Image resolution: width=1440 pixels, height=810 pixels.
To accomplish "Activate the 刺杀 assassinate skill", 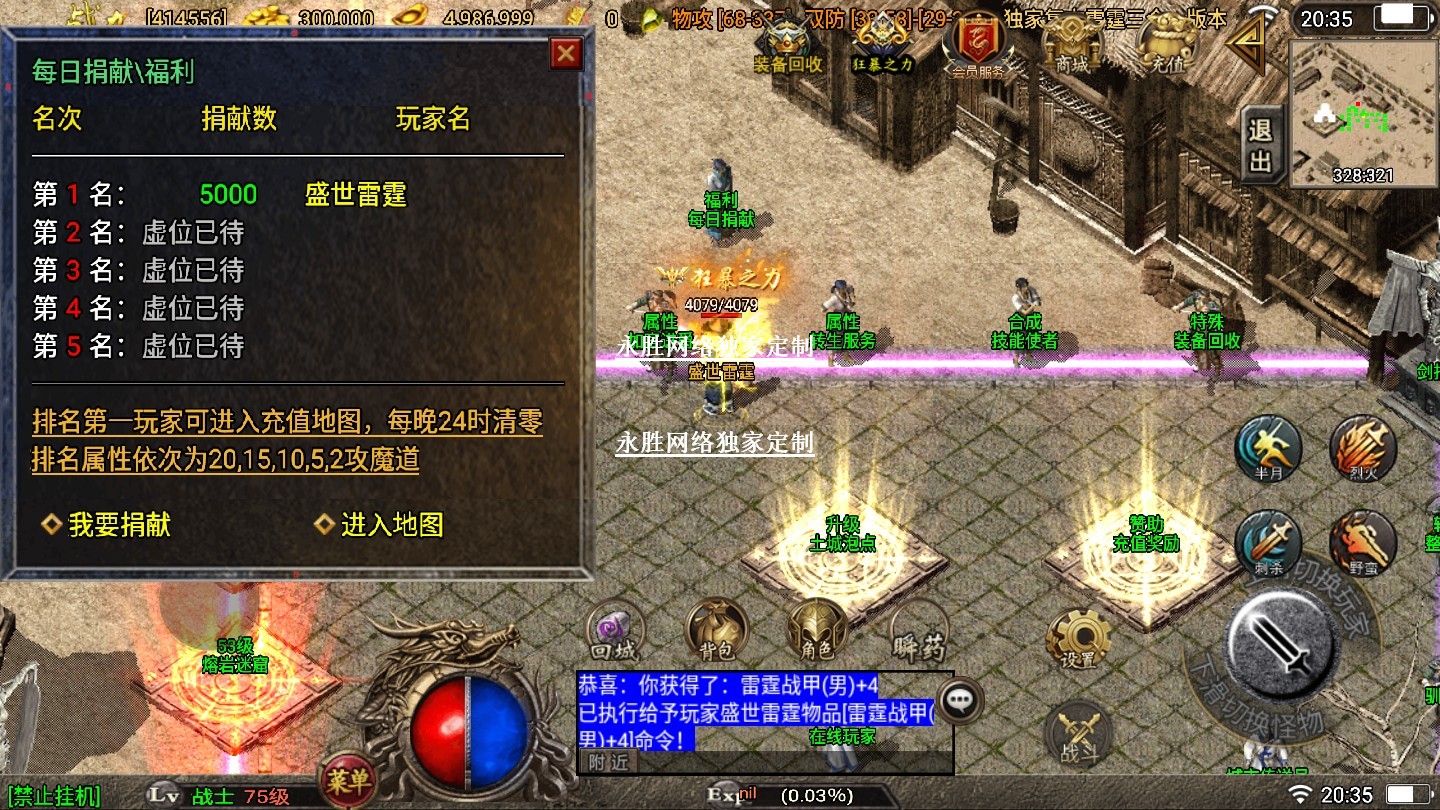I will click(1268, 544).
